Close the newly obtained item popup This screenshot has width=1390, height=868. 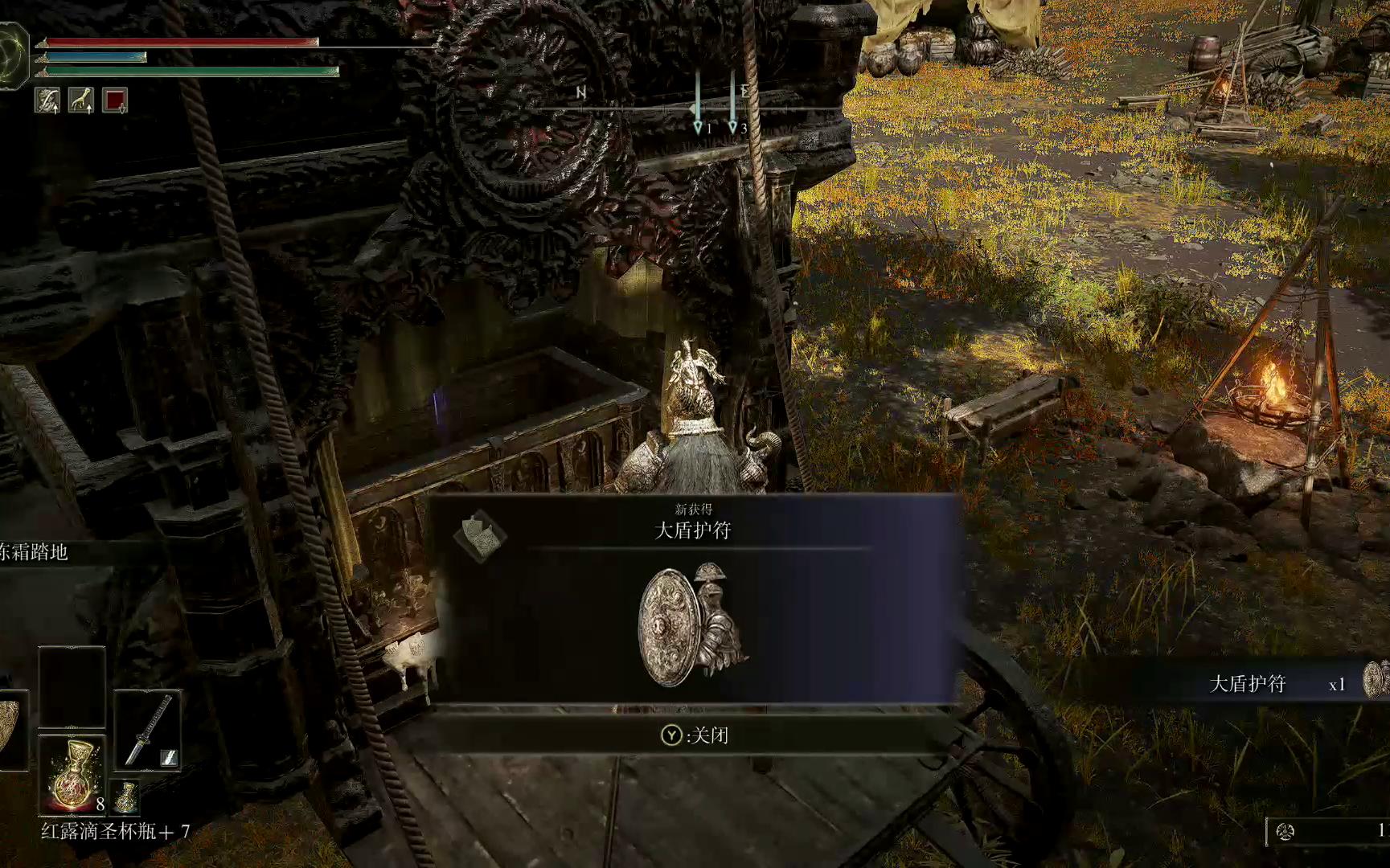695,735
